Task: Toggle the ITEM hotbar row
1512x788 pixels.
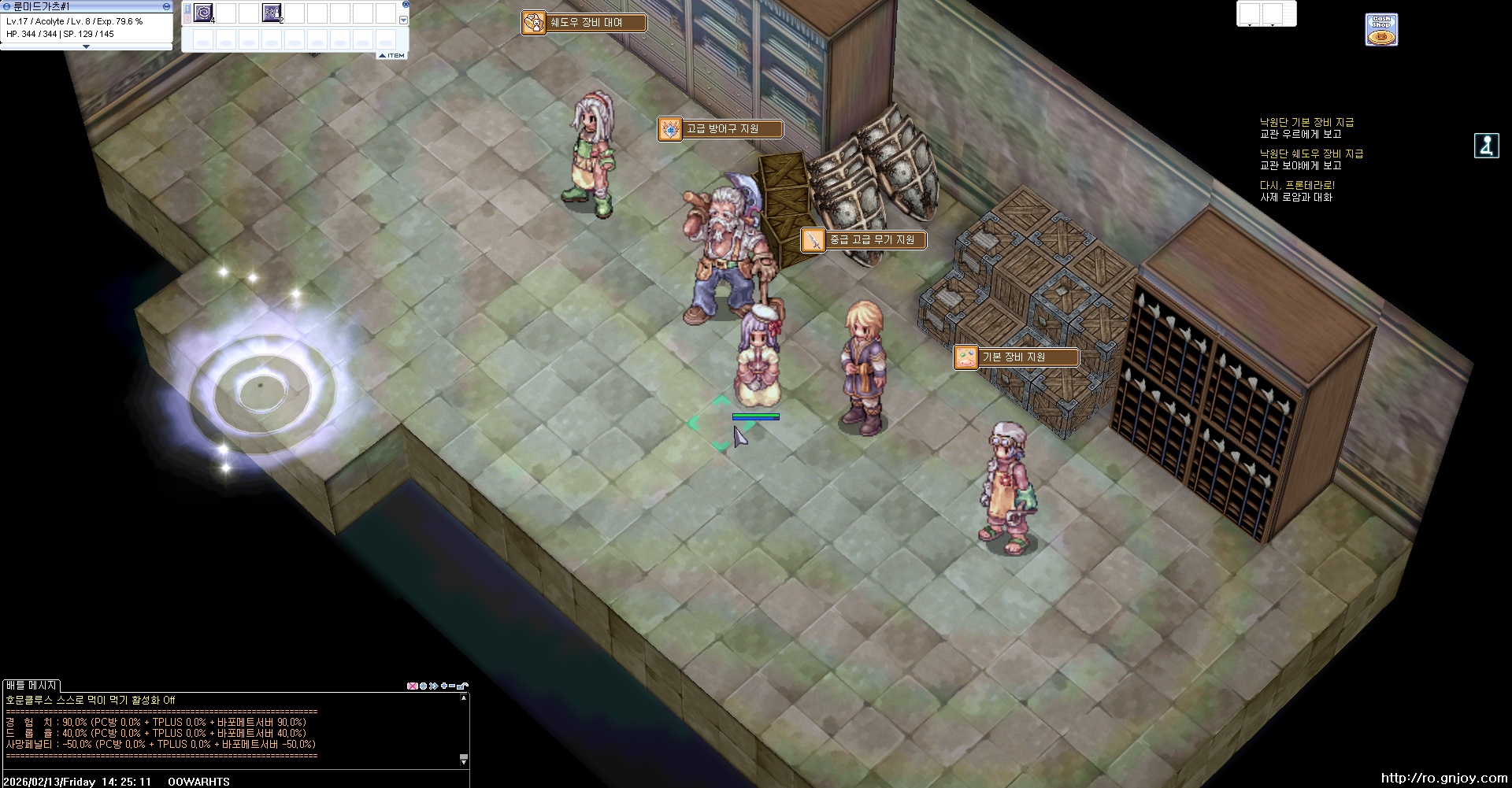Action: 392,55
